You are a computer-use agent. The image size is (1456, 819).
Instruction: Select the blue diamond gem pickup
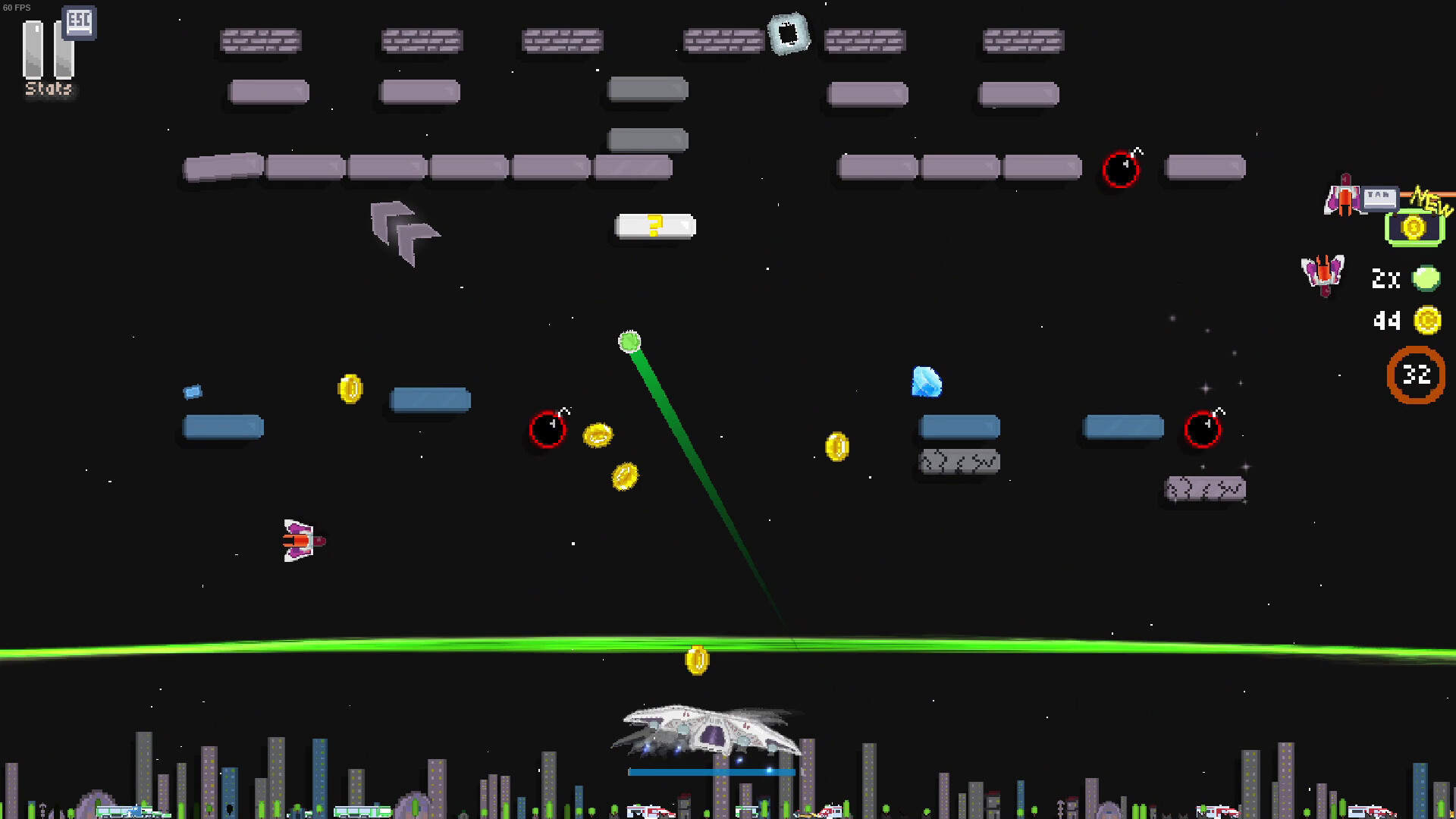pyautogui.click(x=925, y=382)
